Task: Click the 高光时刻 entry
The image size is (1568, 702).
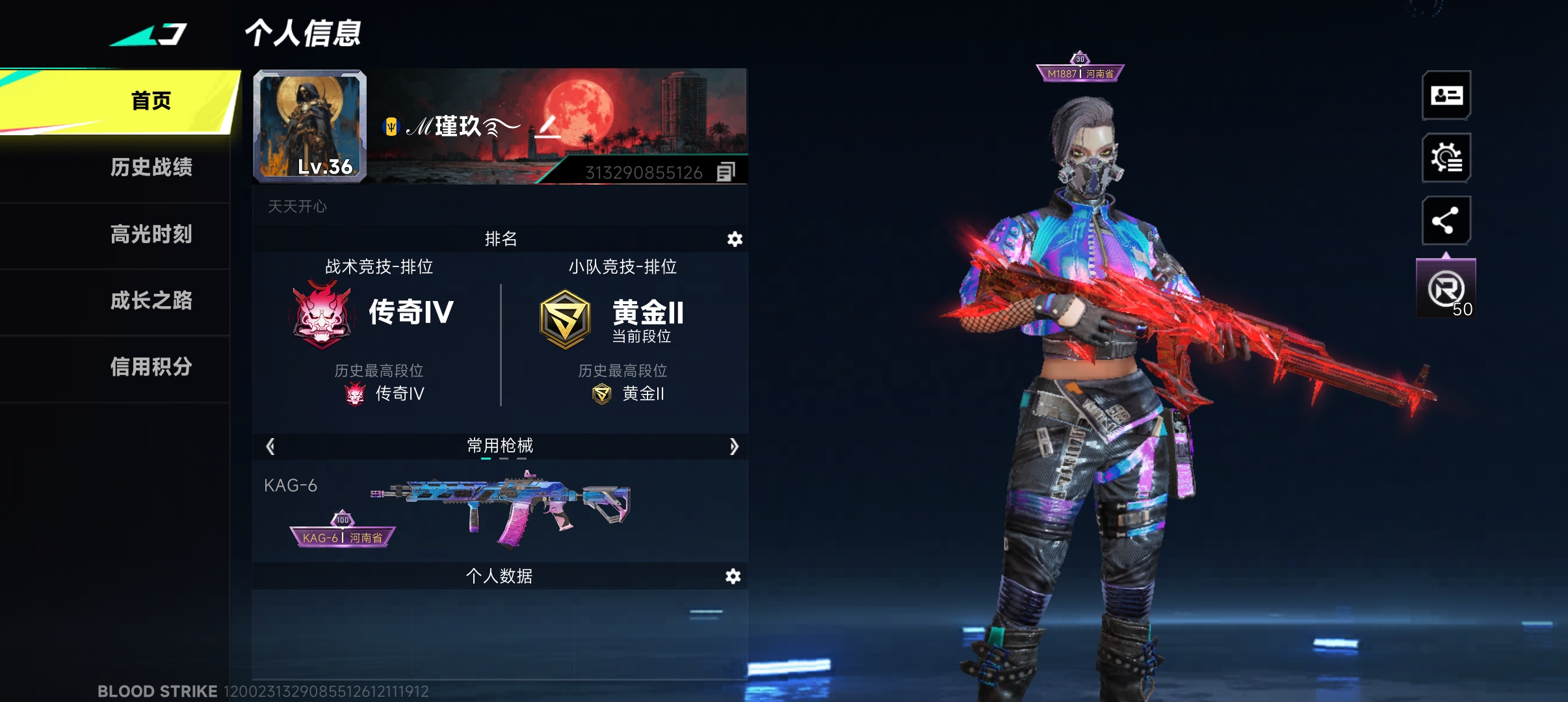Action: (152, 234)
